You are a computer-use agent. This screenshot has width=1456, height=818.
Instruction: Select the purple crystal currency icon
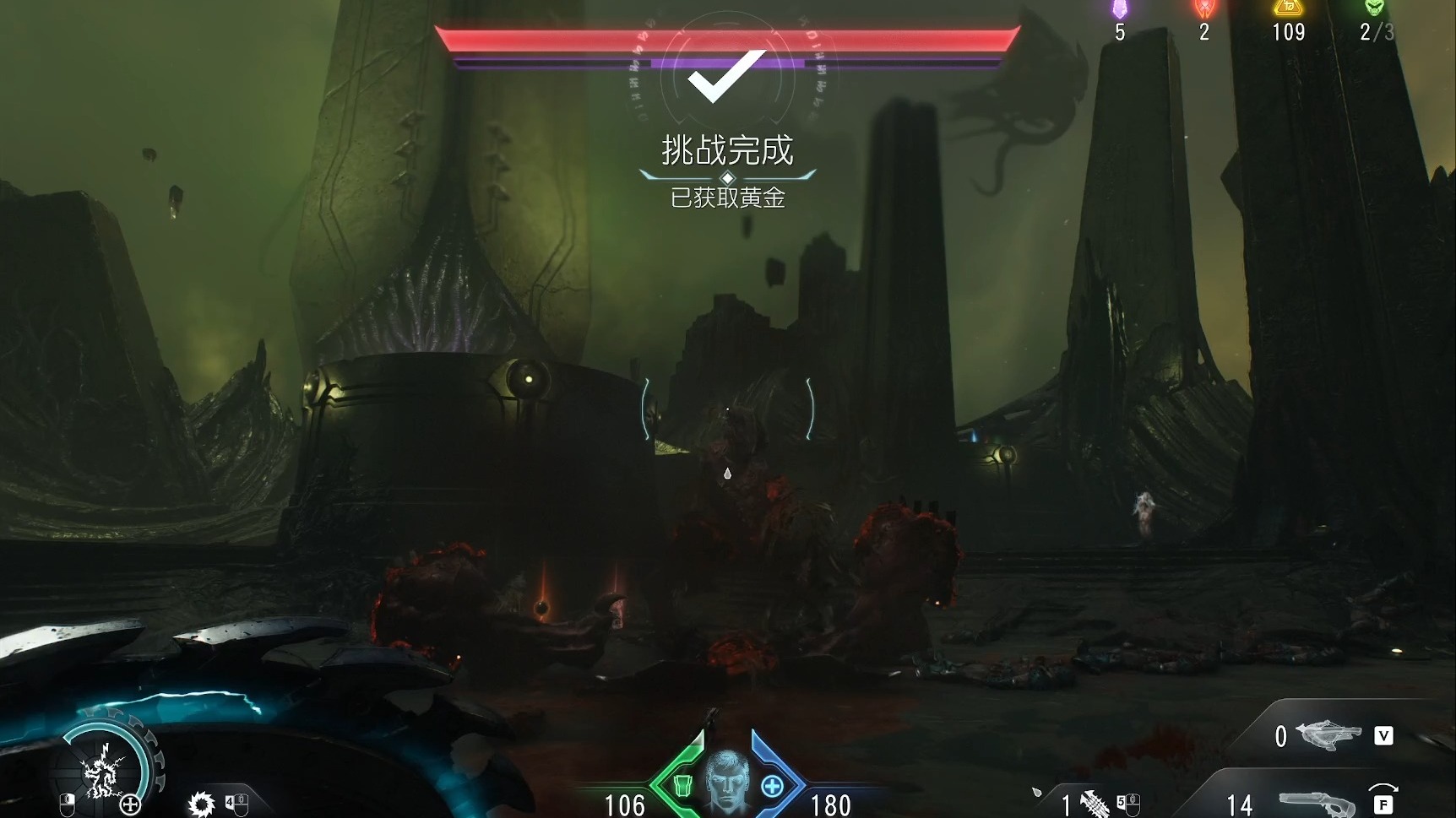click(x=1120, y=8)
